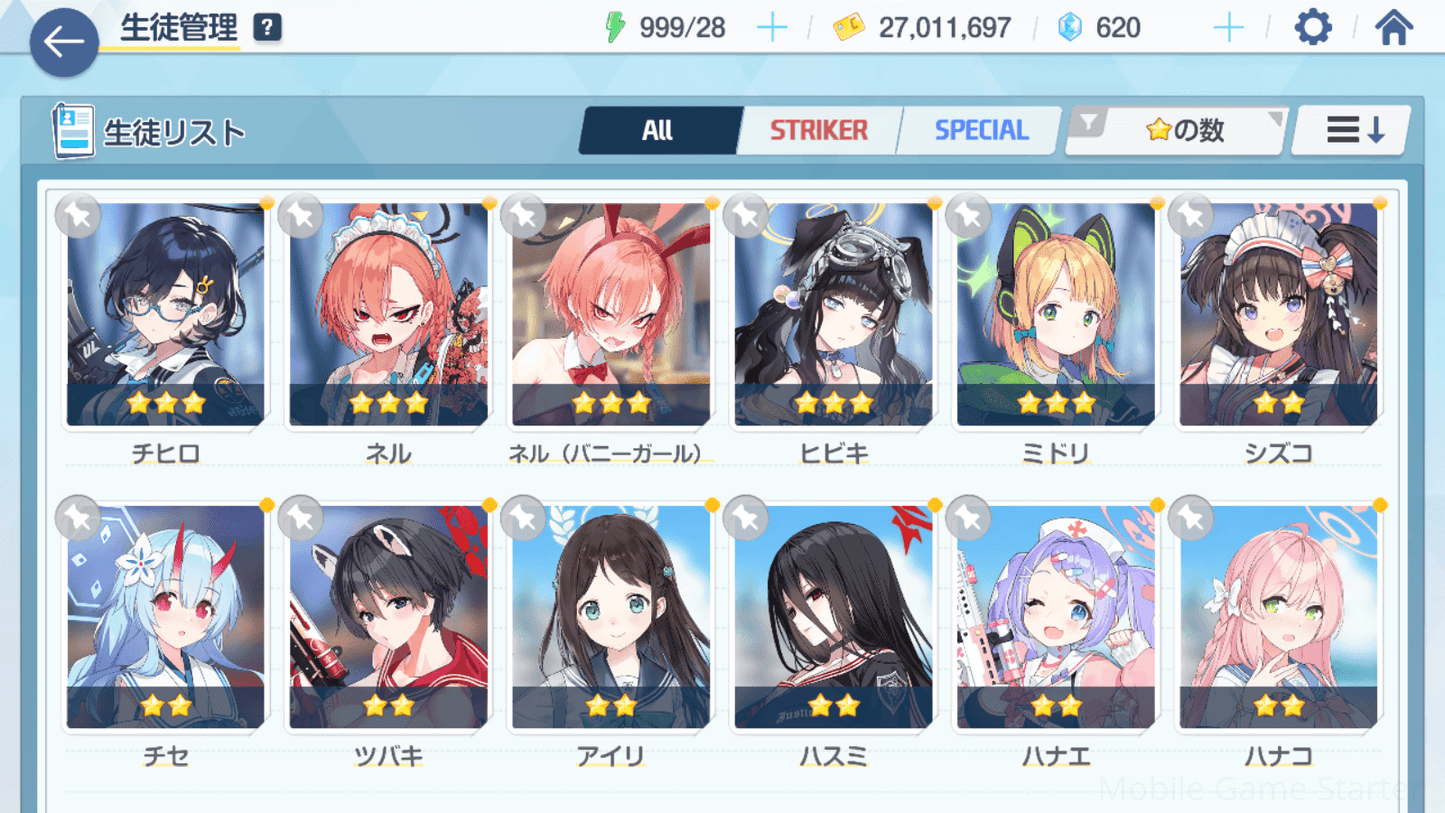Screen dimensions: 1445x813
Task: Toggle the sort order arrow button
Action: 1353,130
